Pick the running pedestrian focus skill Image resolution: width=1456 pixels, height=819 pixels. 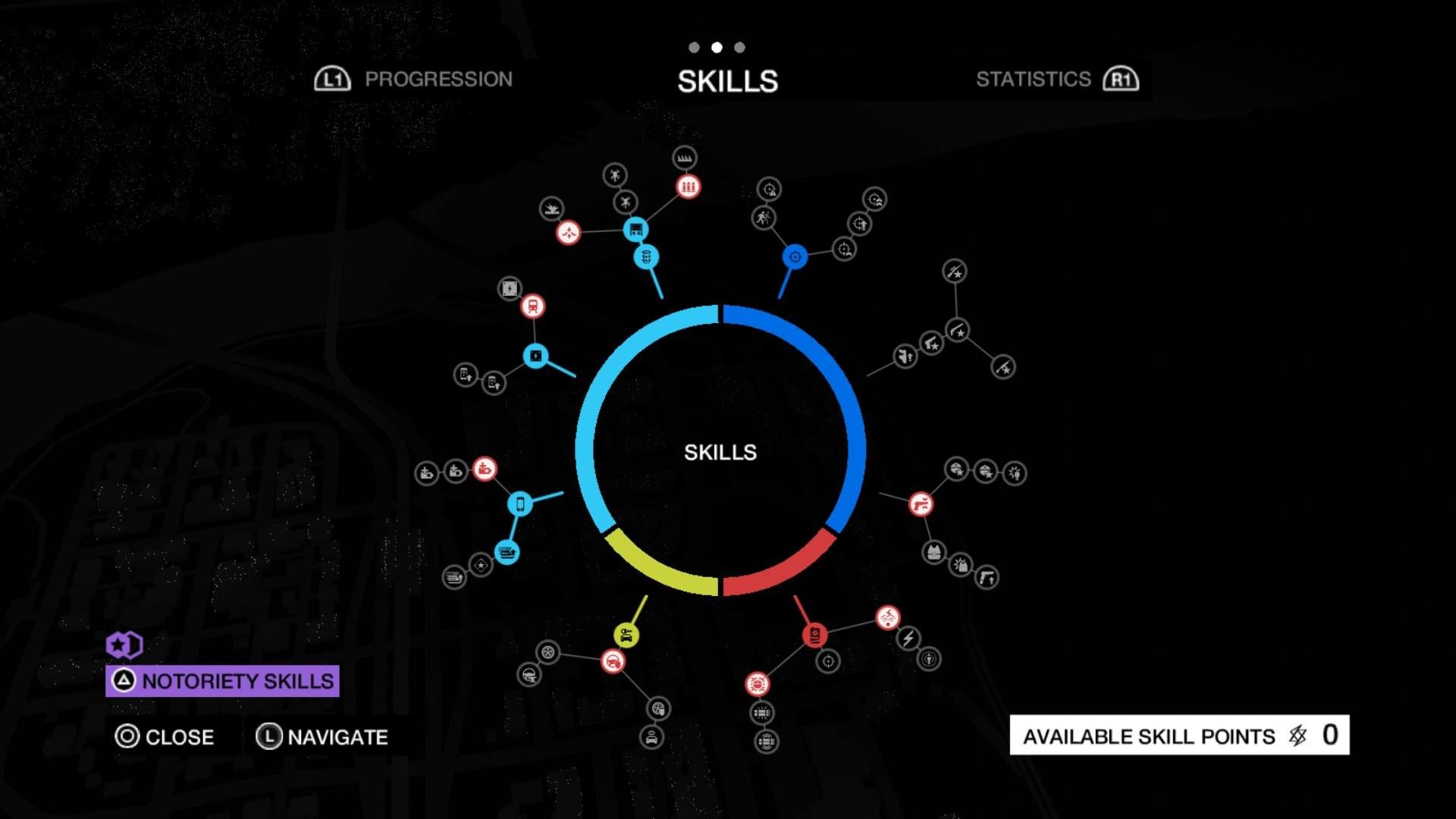click(x=763, y=218)
